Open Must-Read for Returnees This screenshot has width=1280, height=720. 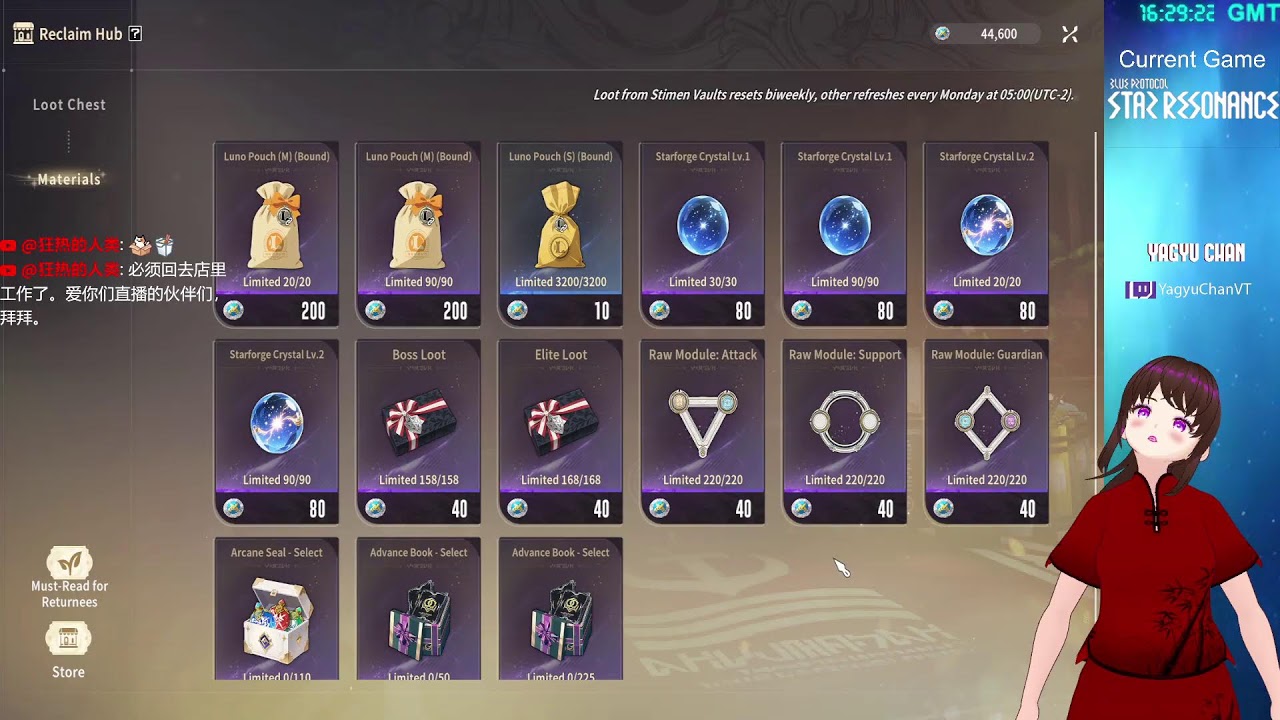pos(69,577)
